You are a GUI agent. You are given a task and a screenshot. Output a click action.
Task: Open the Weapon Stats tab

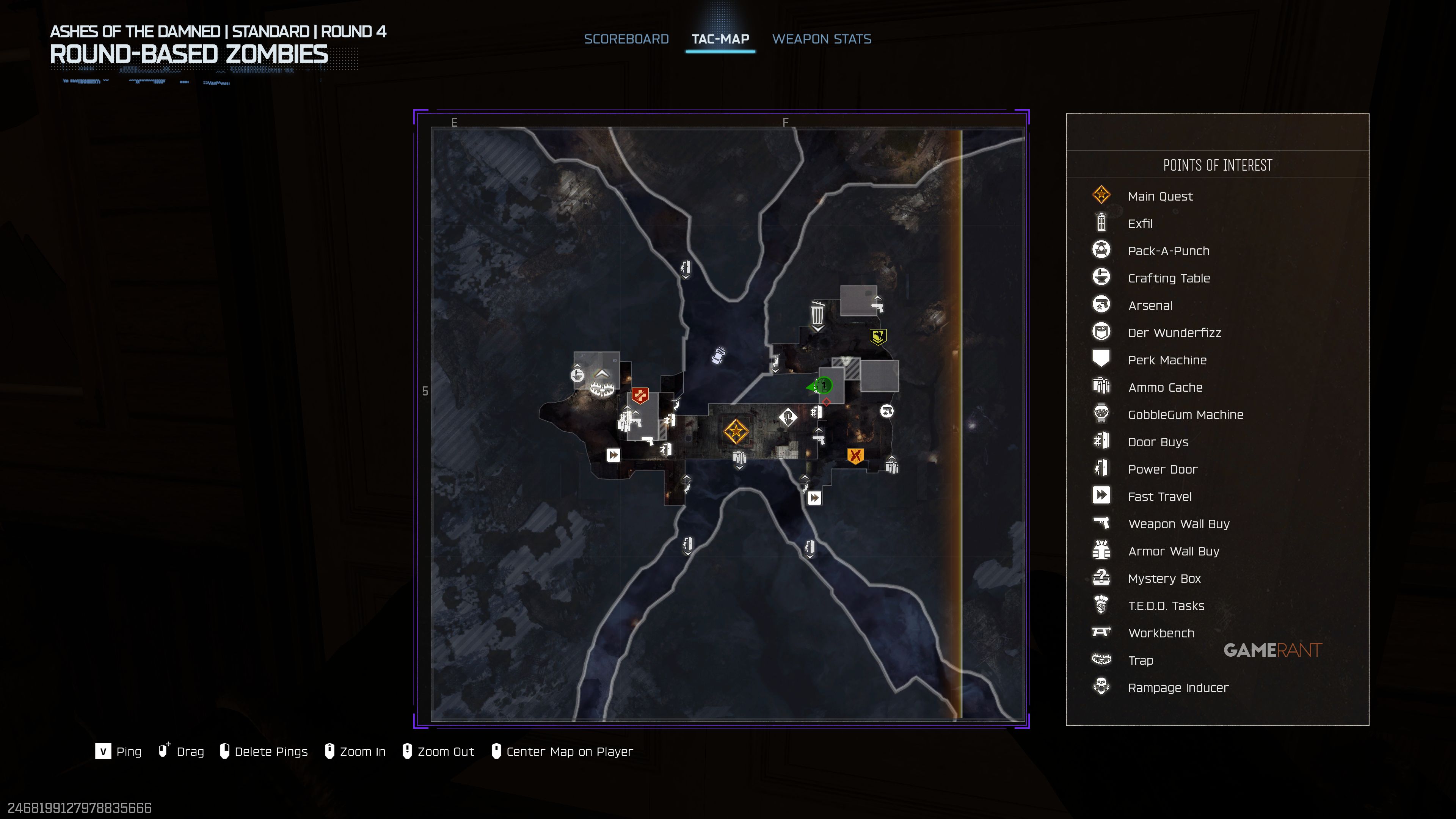[821, 39]
